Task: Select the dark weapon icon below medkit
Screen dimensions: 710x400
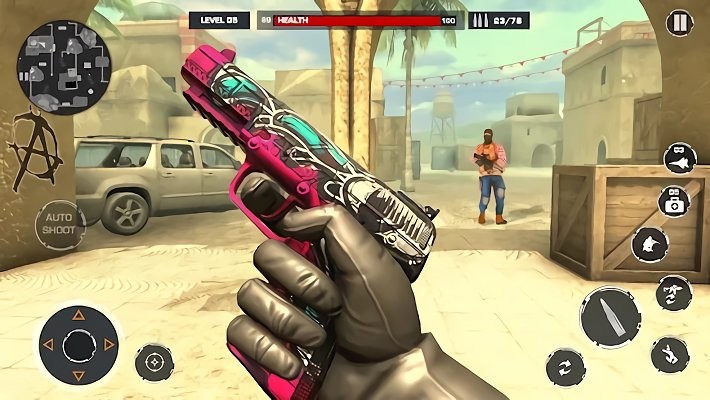Action: click(x=651, y=244)
